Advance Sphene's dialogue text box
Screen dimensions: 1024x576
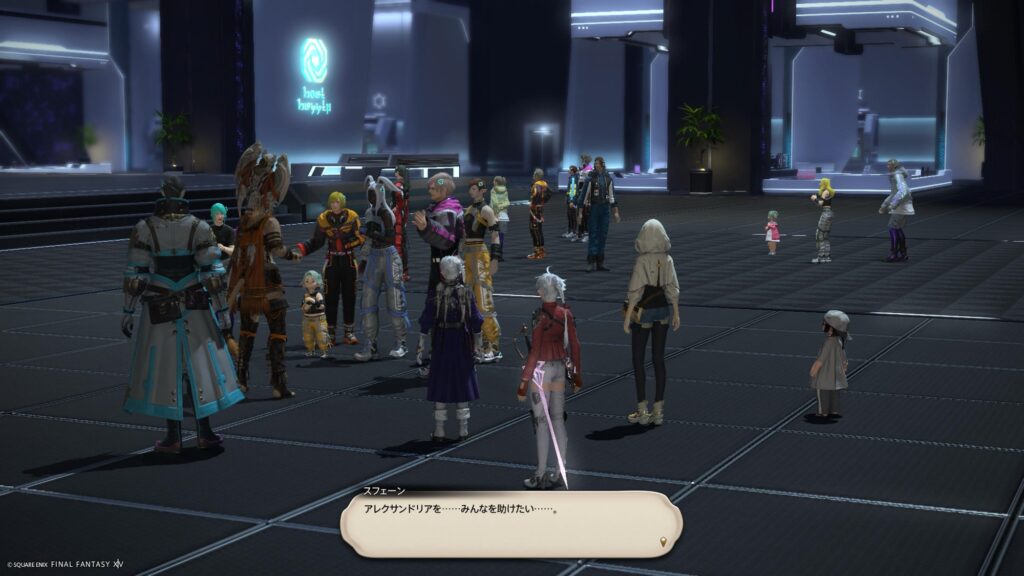[510, 522]
